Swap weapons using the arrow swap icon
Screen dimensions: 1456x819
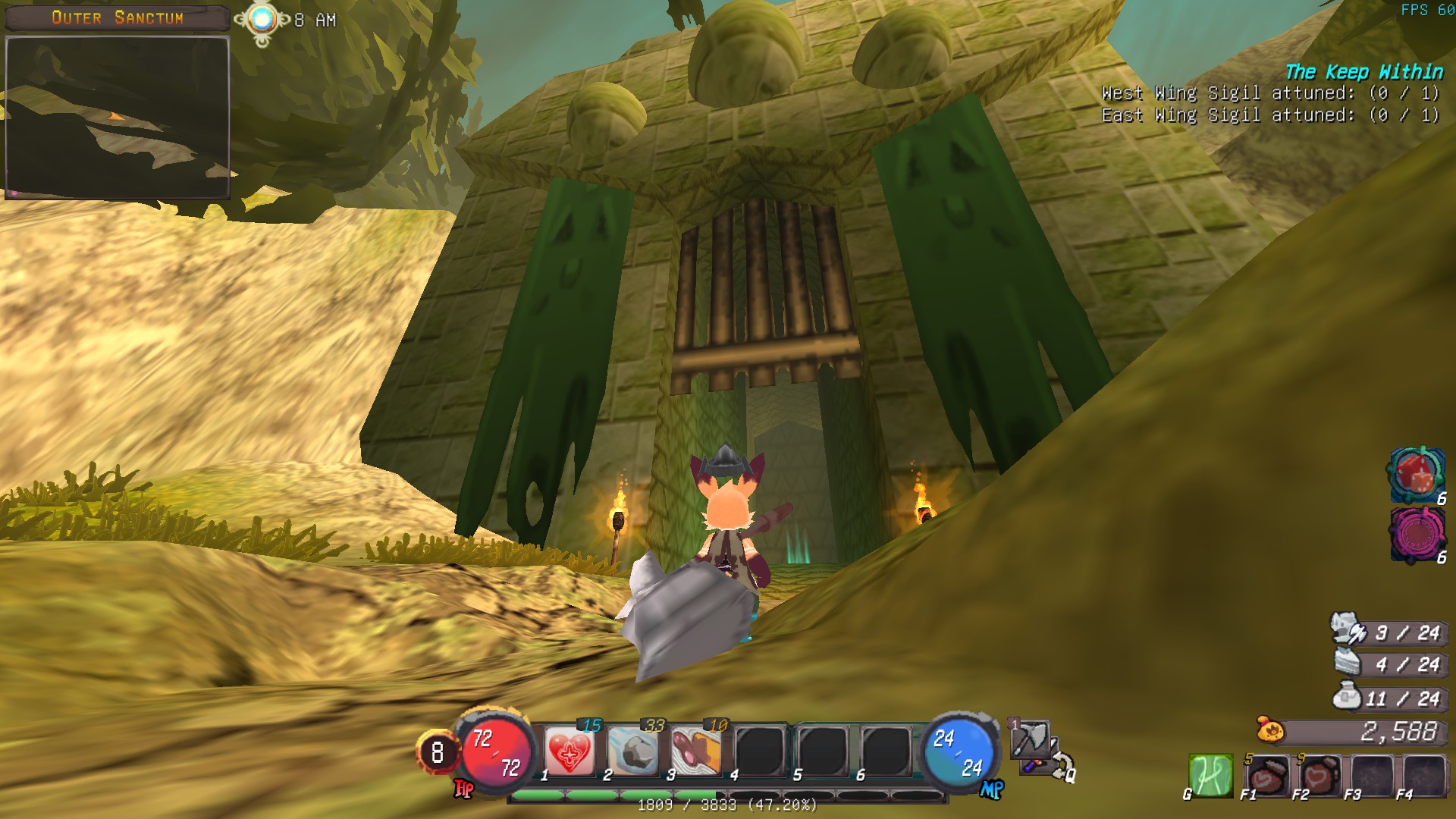point(1062,766)
